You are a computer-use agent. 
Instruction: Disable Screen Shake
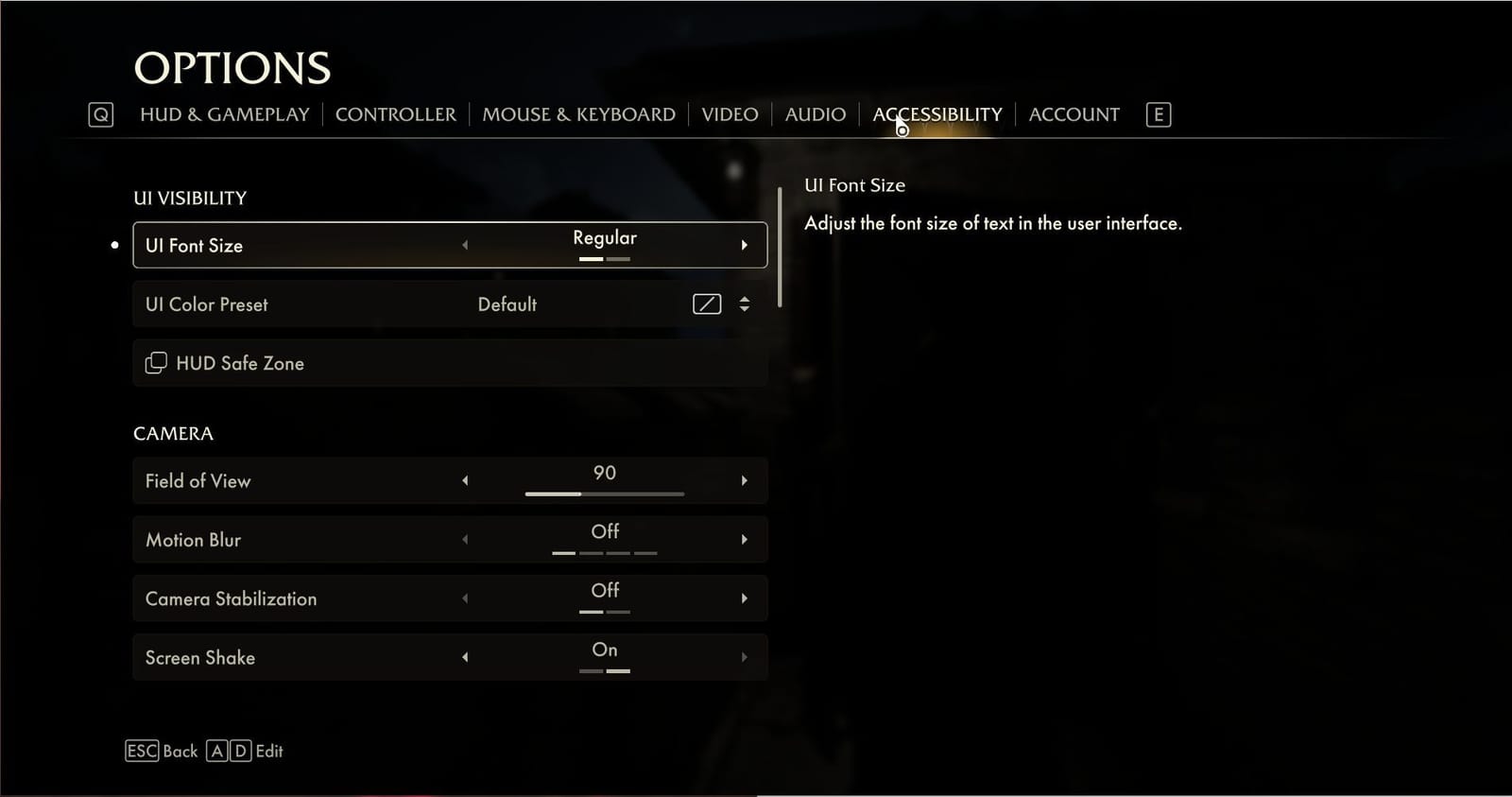click(465, 656)
